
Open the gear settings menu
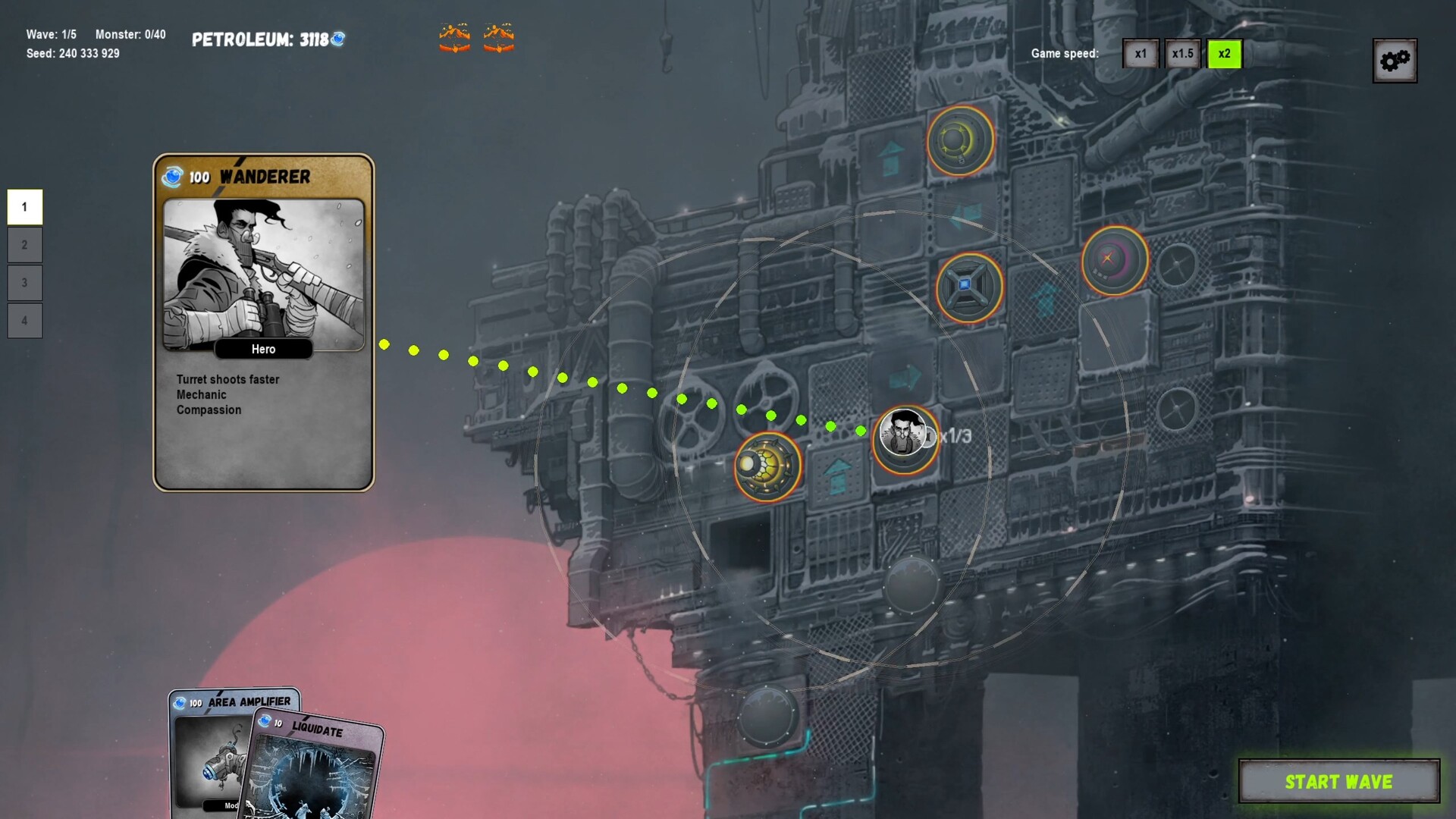tap(1394, 61)
